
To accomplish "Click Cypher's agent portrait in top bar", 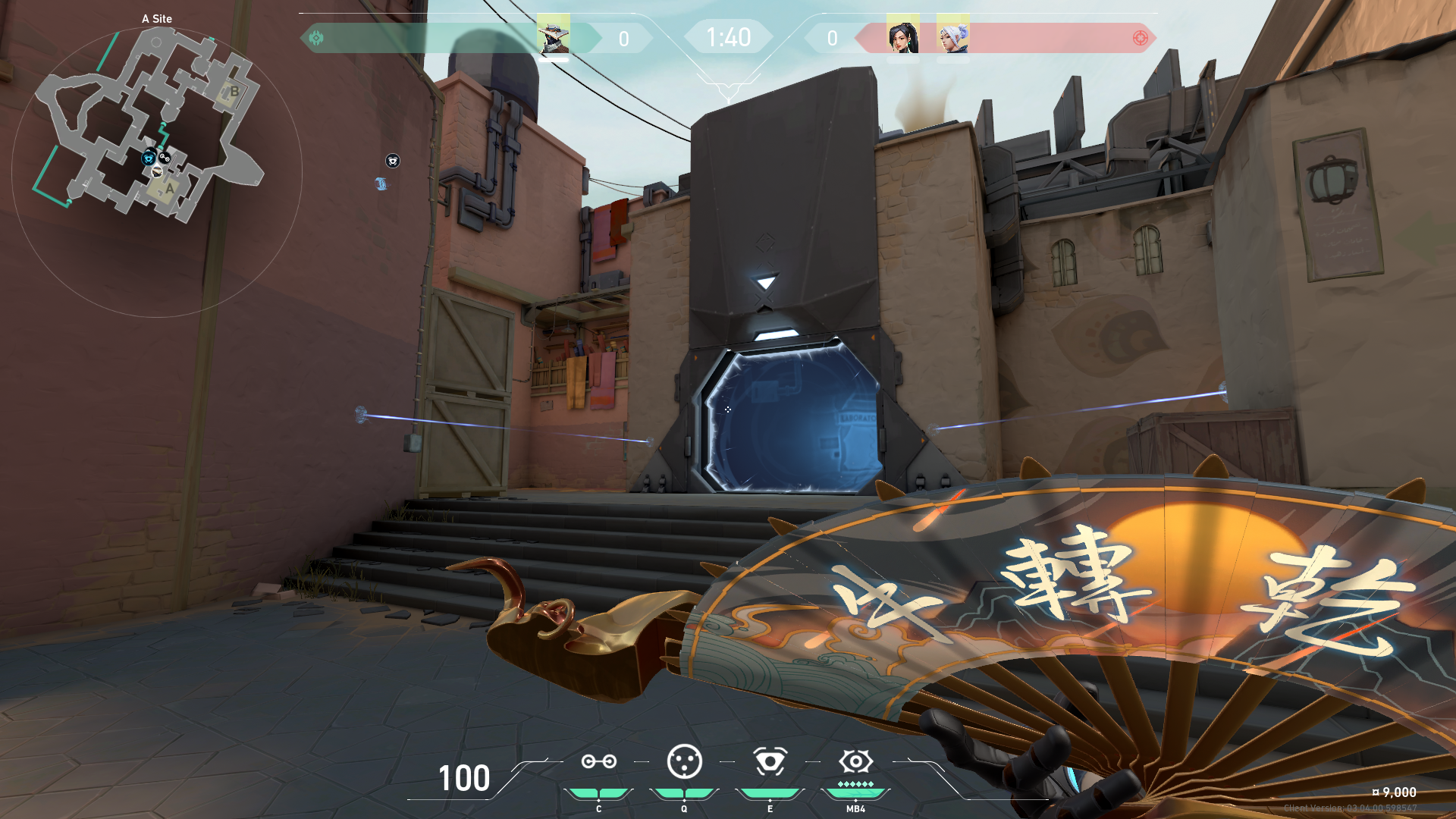I will click(x=554, y=36).
